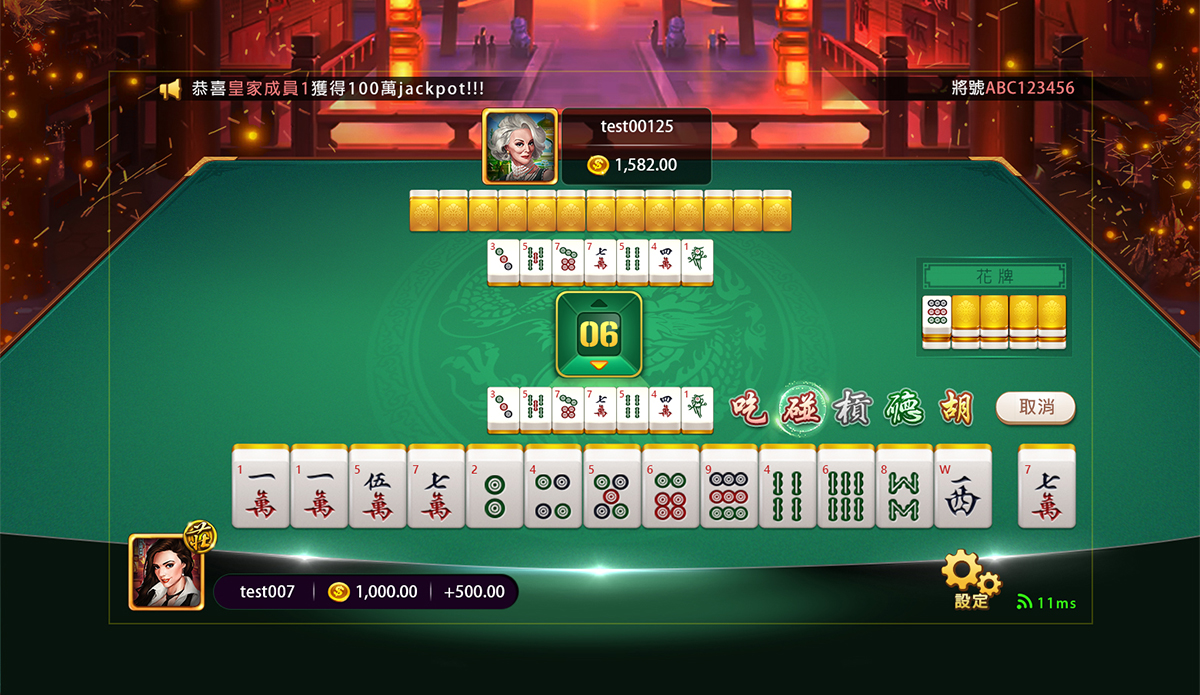Choose the 6-bamboo tile in hand
The image size is (1200, 695).
845,487
